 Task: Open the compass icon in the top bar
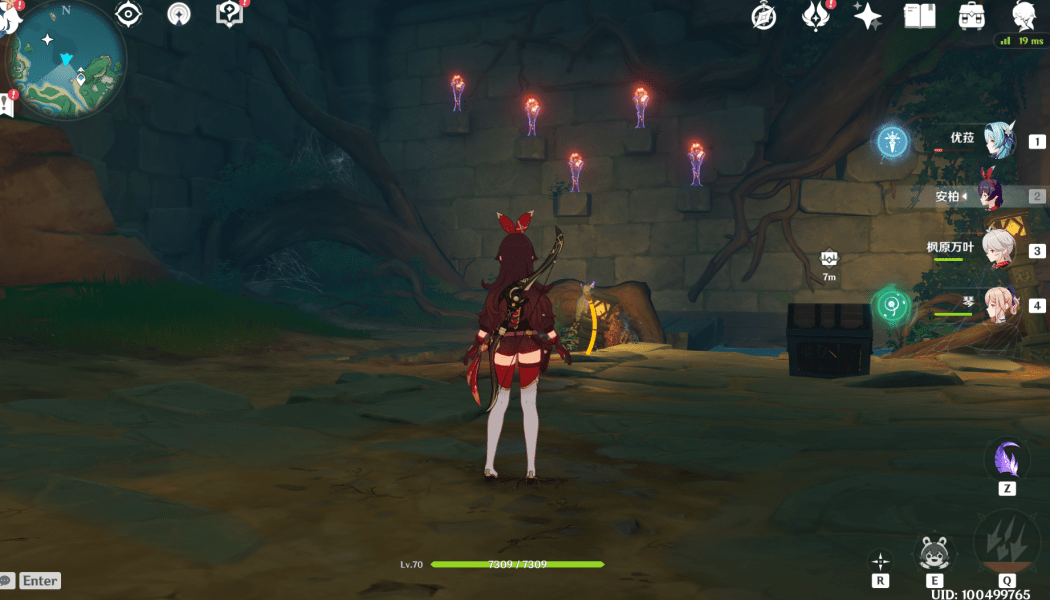(x=765, y=16)
